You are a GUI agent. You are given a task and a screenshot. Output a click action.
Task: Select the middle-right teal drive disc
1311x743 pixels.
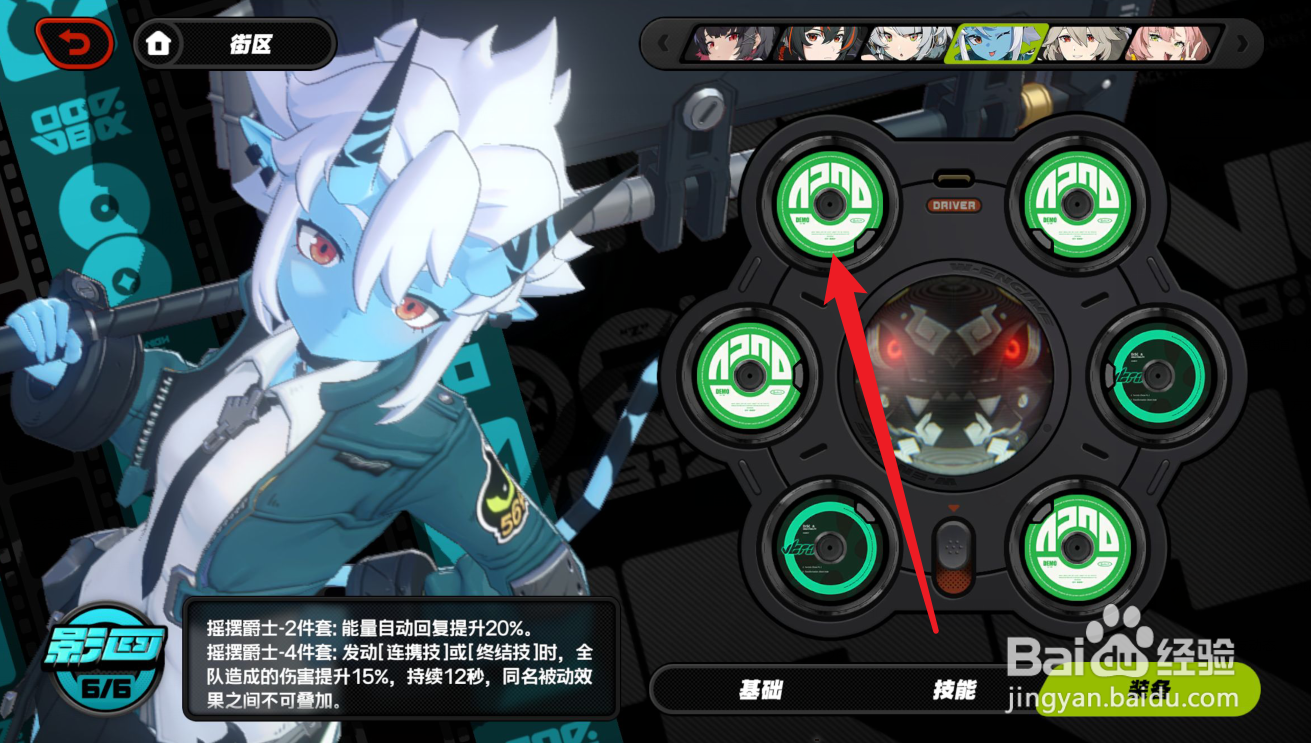point(1160,378)
